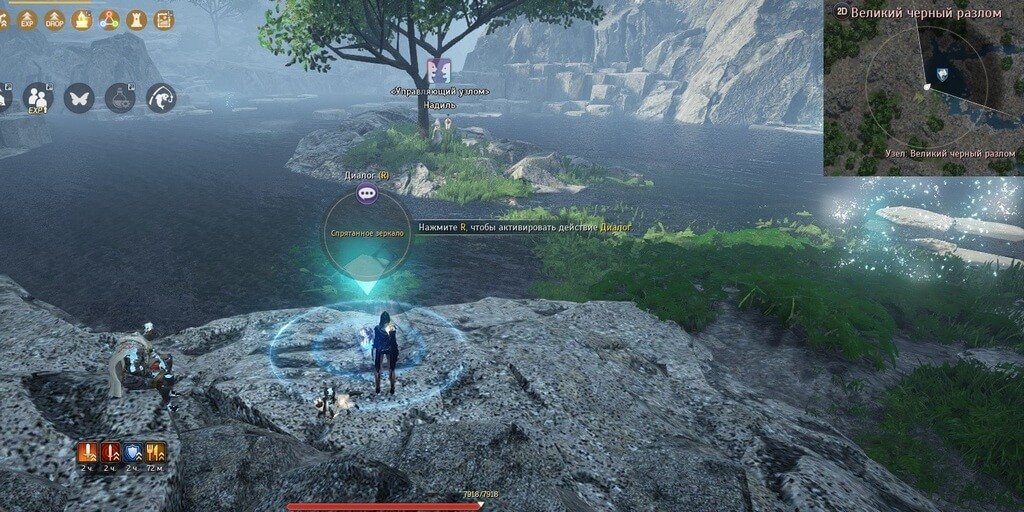Open the campfire buff icon

click(82, 20)
